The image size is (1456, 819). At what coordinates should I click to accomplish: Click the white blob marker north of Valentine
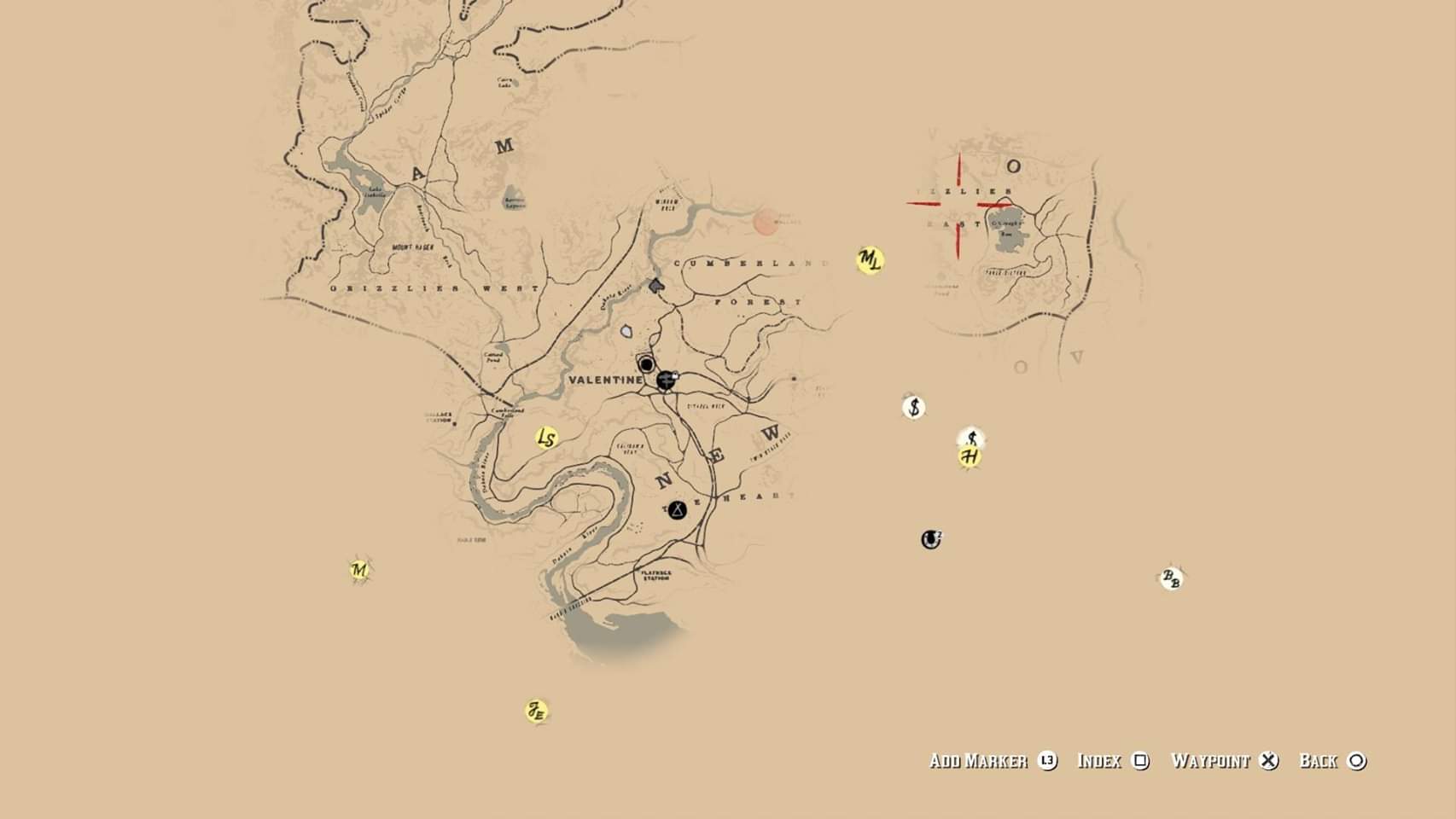627,331
